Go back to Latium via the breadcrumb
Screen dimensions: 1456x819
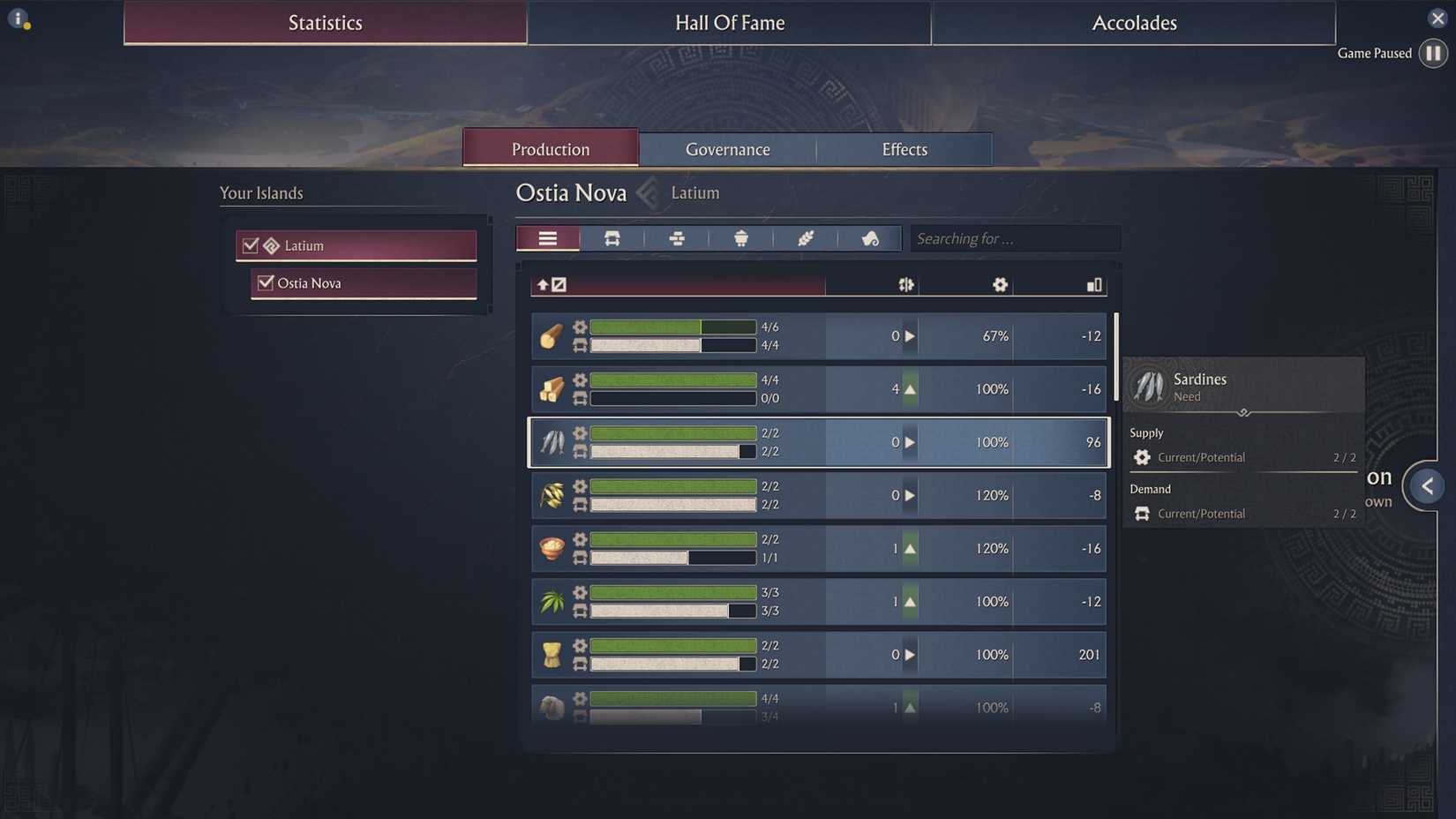coord(694,192)
